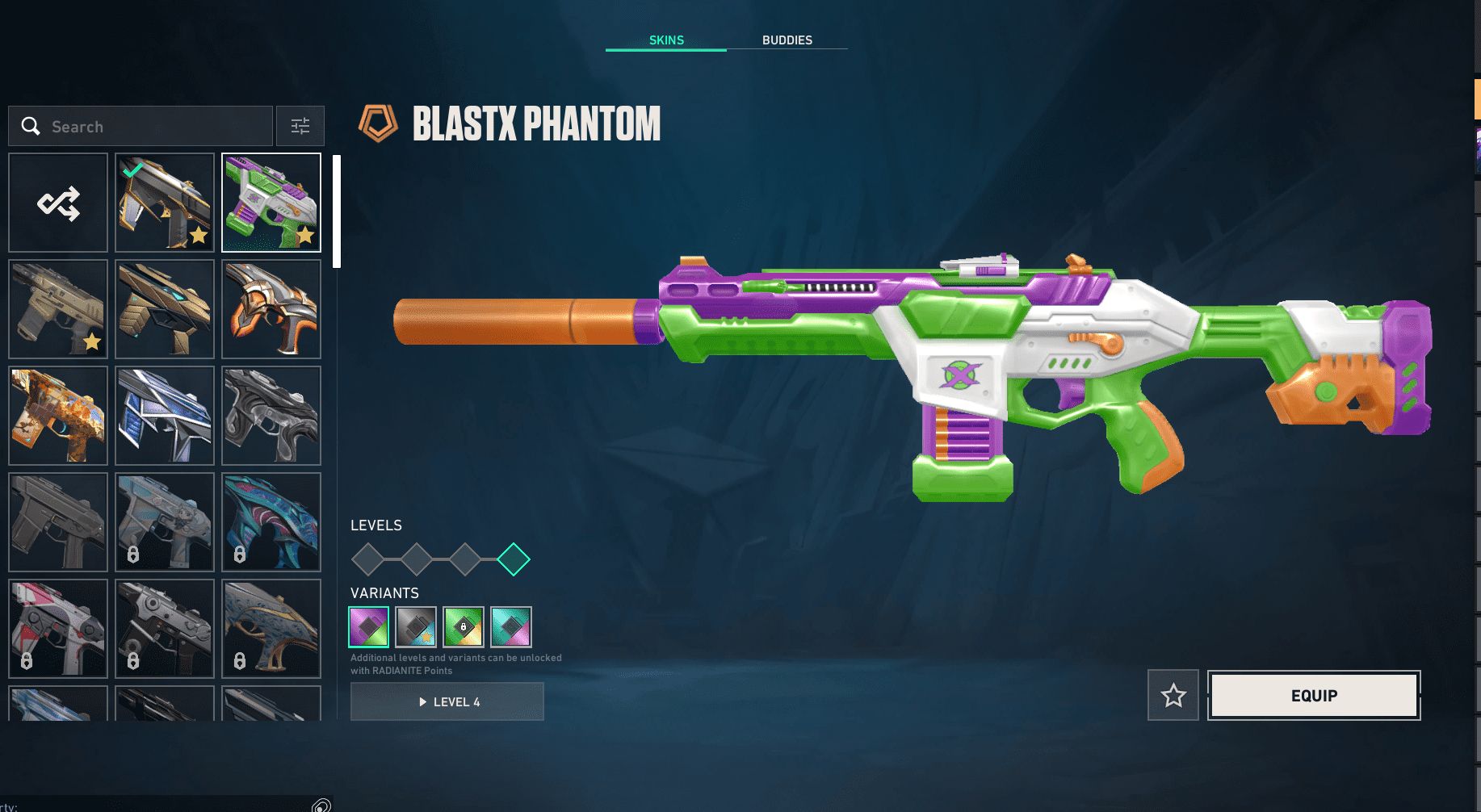
Task: Open the skin filter options
Action: pos(300,126)
